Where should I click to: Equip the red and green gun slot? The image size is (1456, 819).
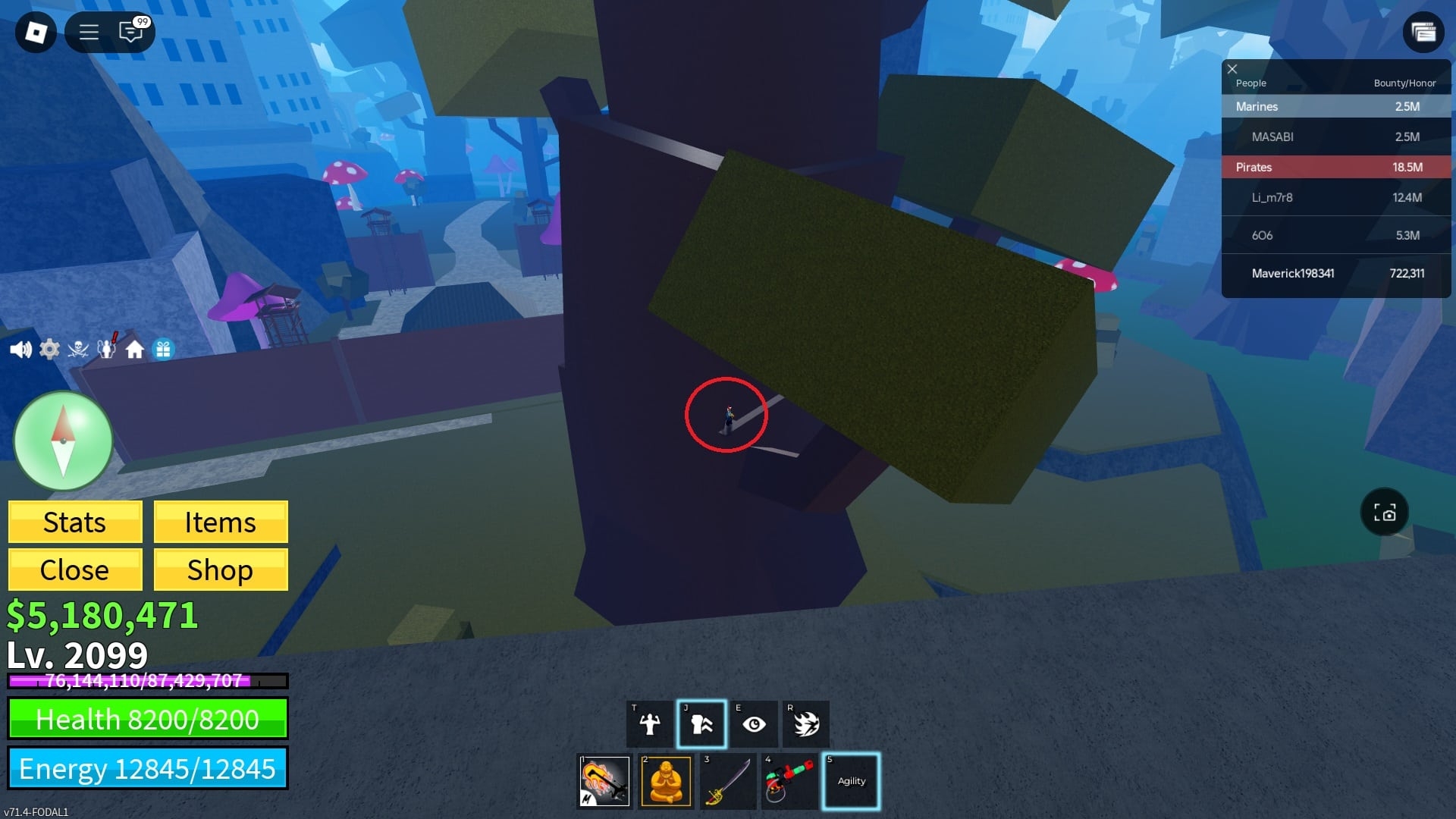(789, 781)
